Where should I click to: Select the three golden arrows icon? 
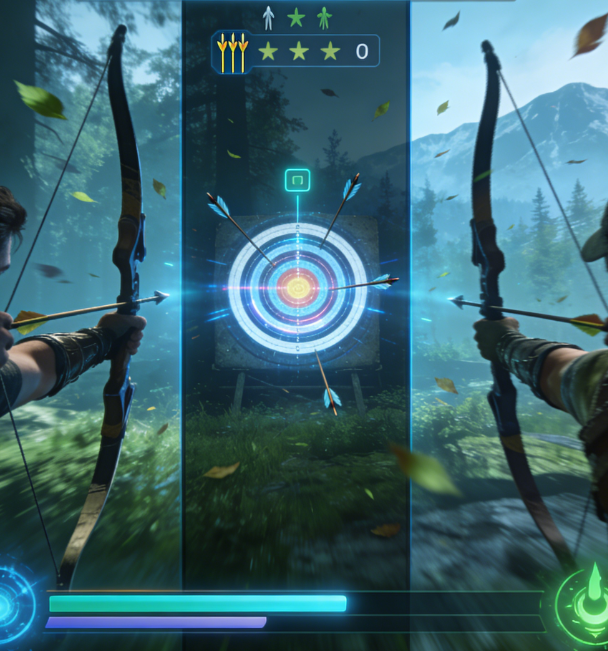click(231, 51)
